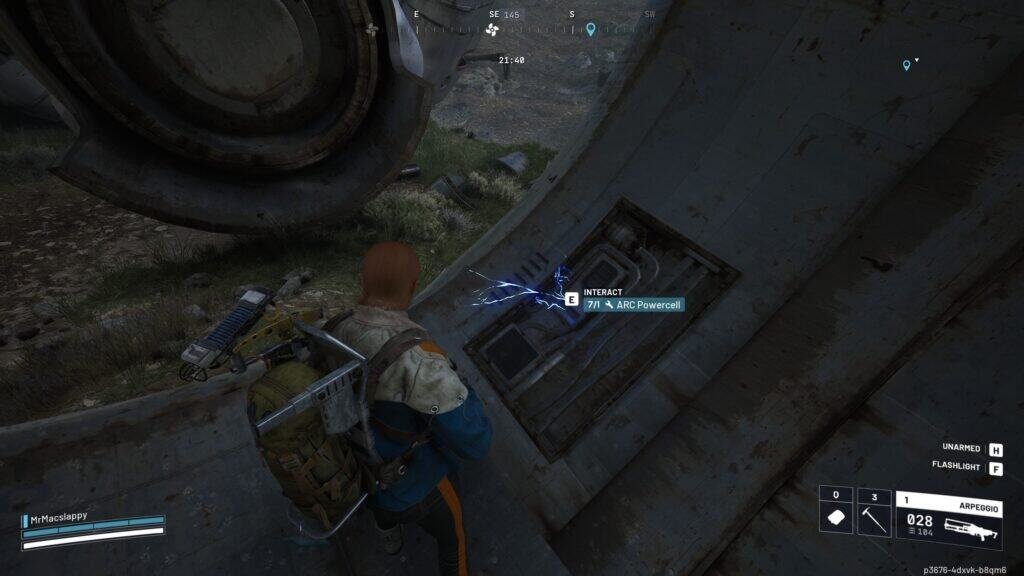Screen dimensions: 1024x576
Task: Click the fan-shaped marker on the compass
Action: pos(492,30)
